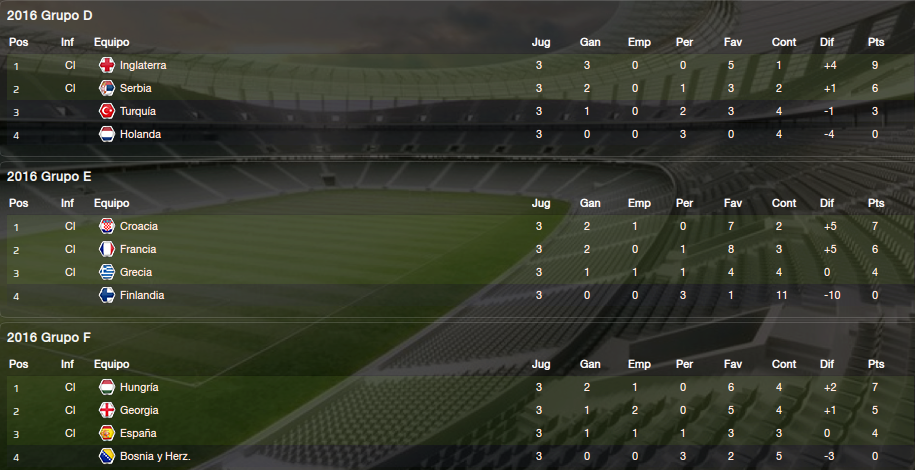Choose Bosnia y Herz. from table
The image size is (915, 470).
(x=154, y=457)
